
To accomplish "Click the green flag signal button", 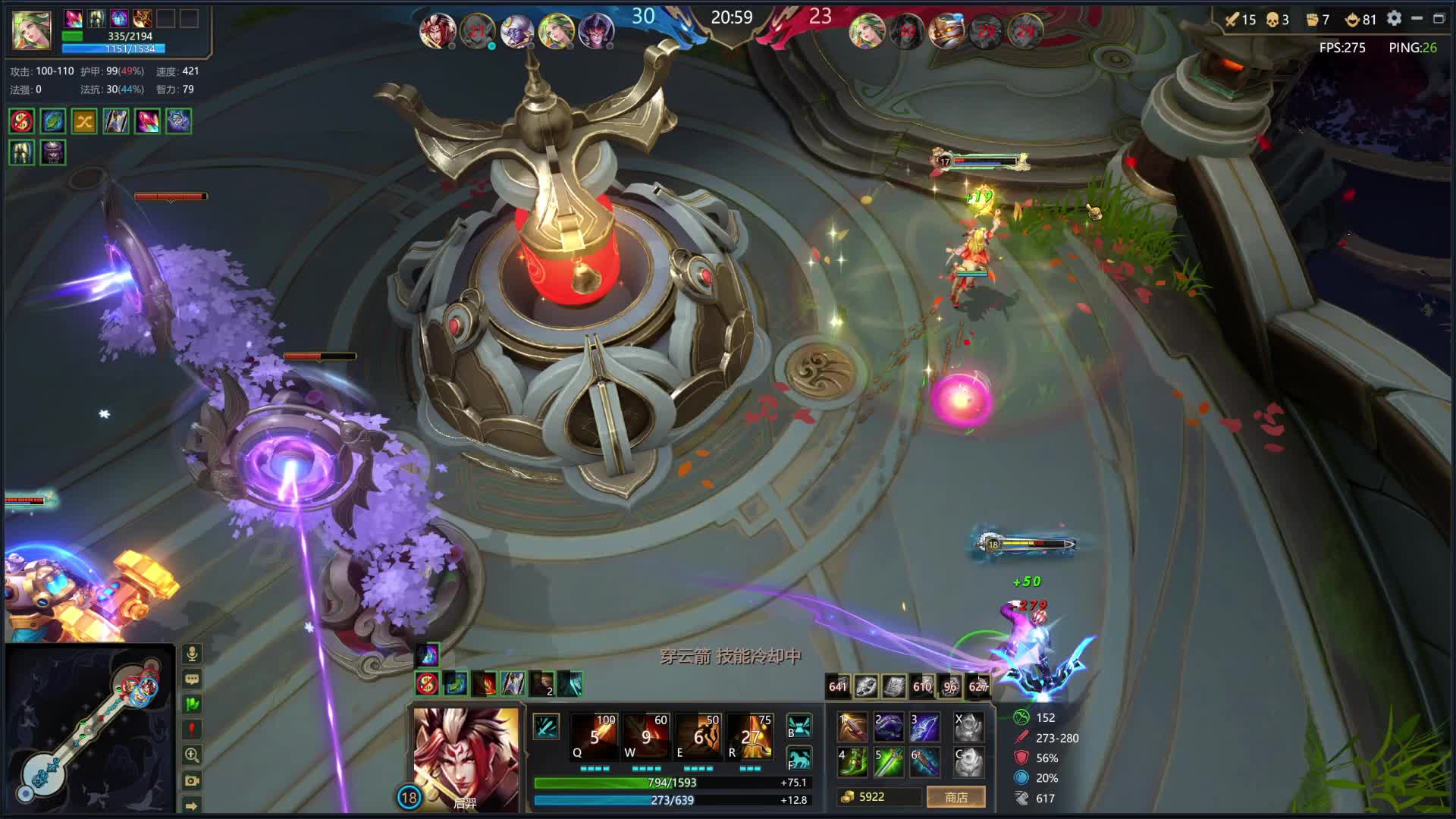I will point(192,704).
